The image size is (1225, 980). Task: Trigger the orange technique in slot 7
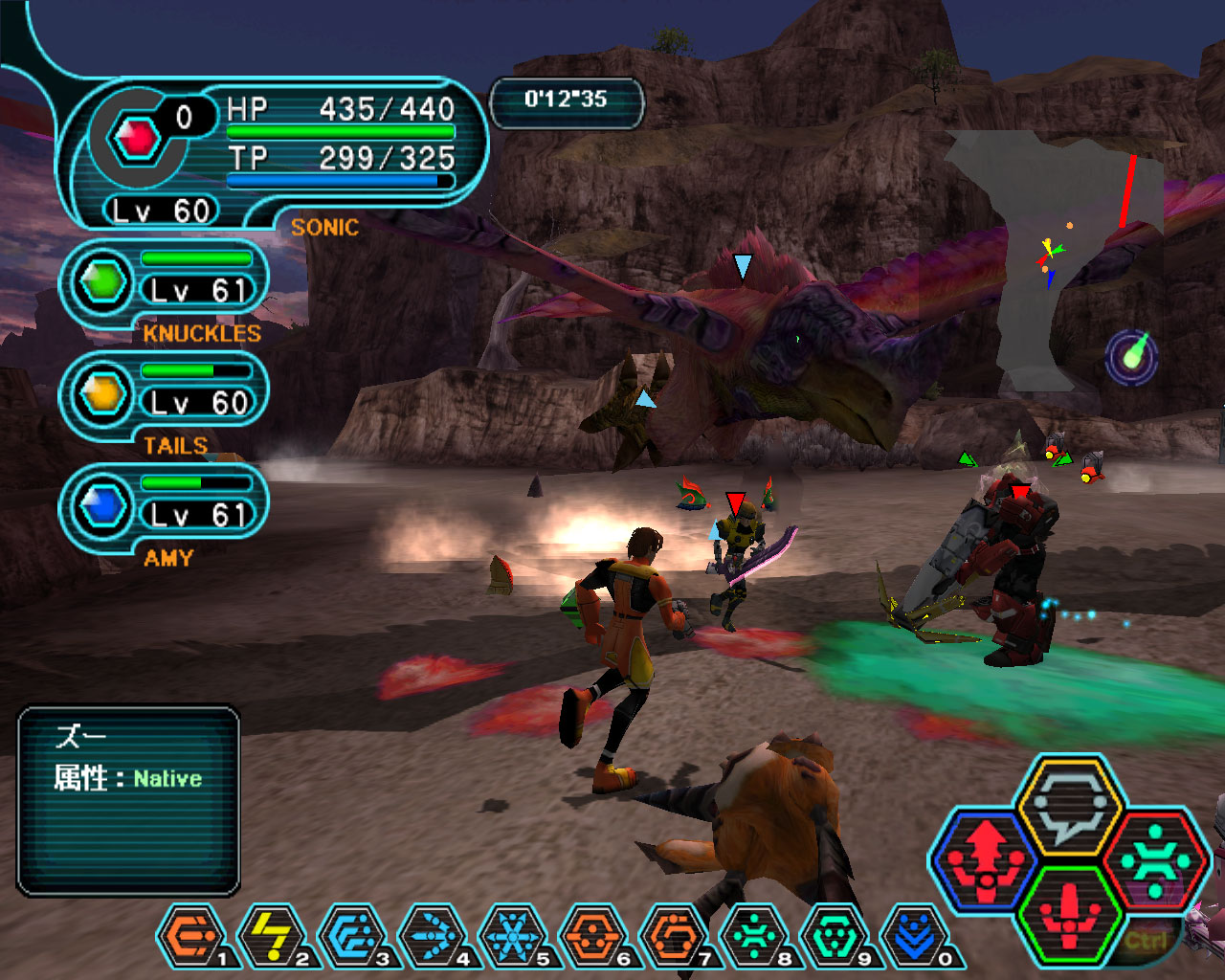pyautogui.click(x=674, y=936)
